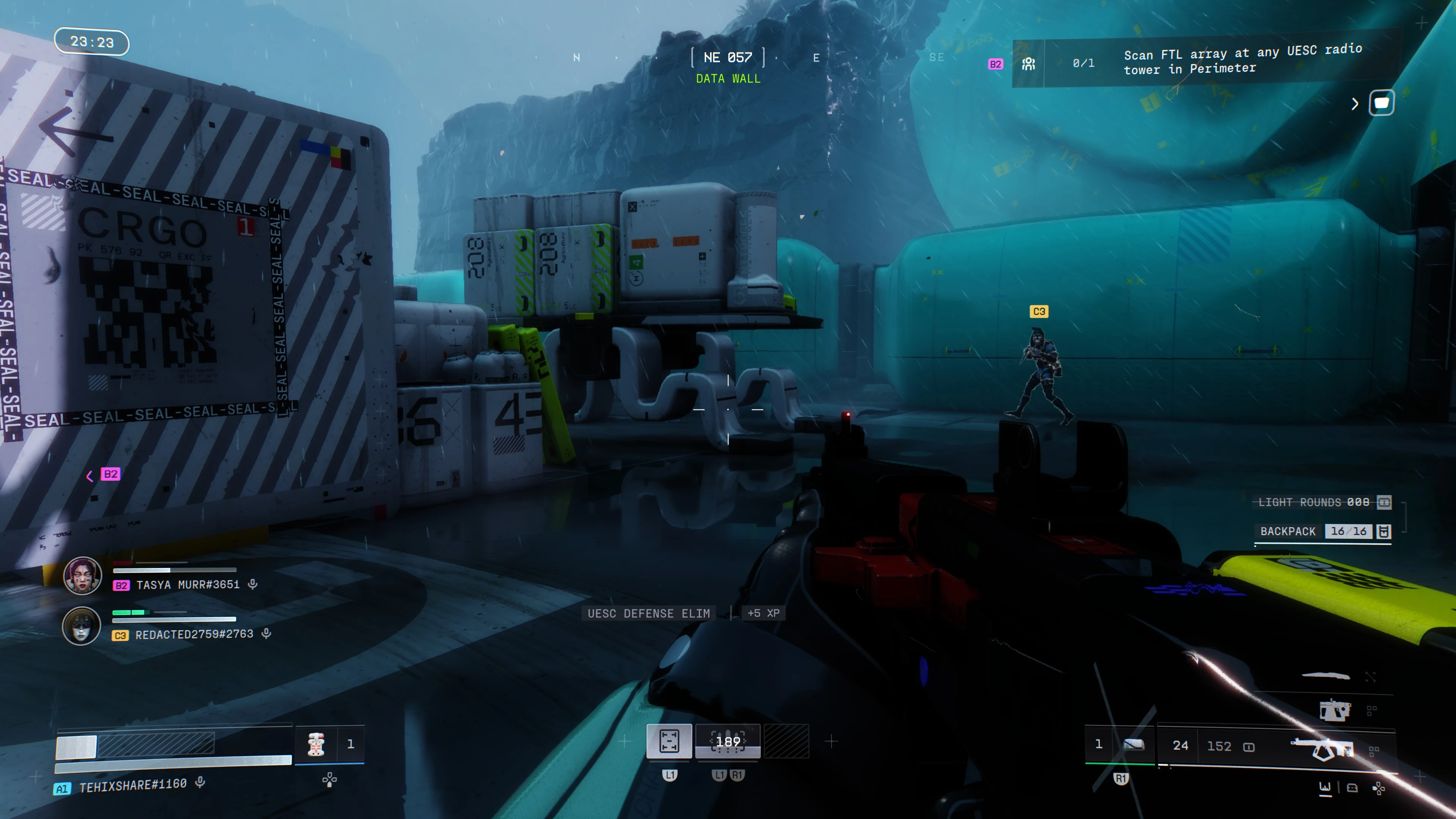Select the grenade equipment slot
This screenshot has width=1456, height=819.
(1133, 745)
